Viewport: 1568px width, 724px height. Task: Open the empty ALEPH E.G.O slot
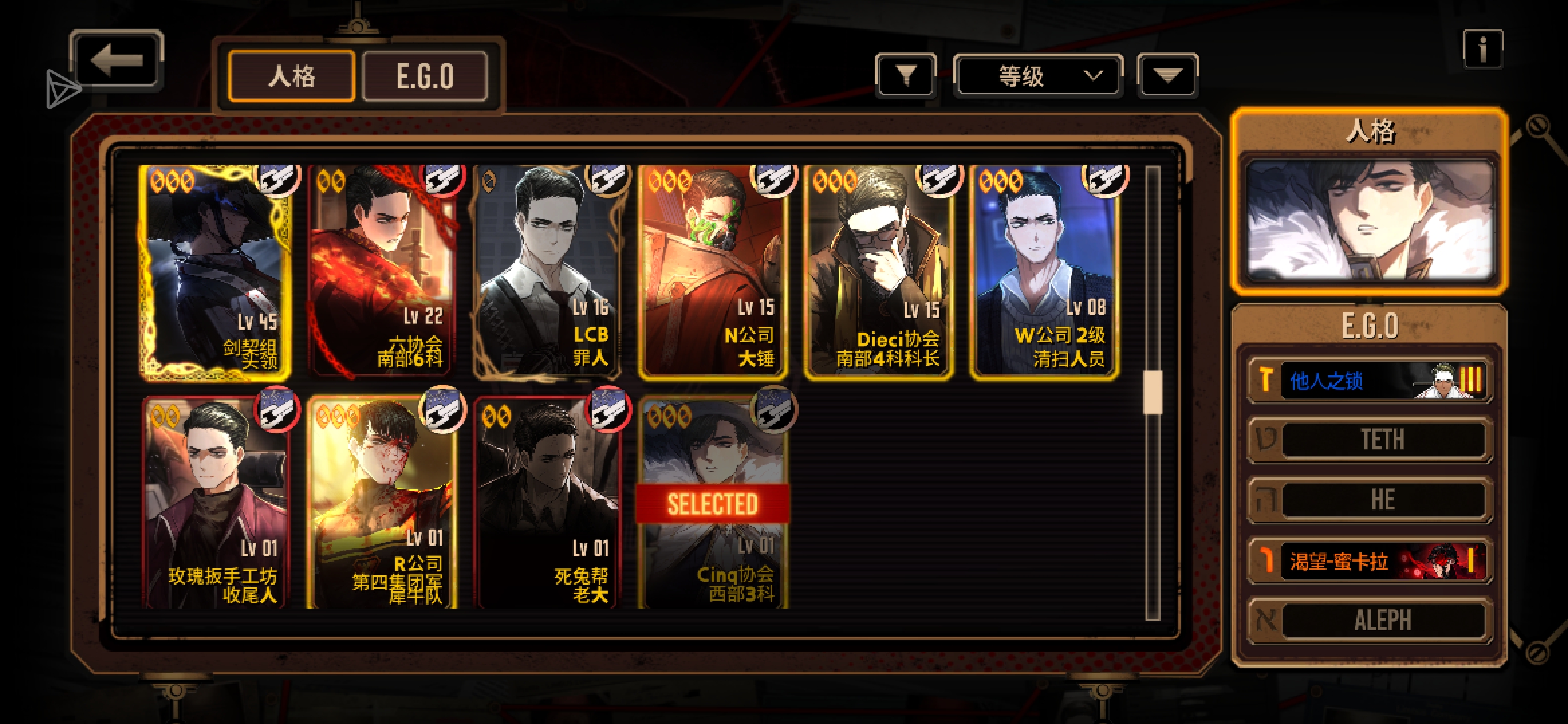click(1370, 621)
